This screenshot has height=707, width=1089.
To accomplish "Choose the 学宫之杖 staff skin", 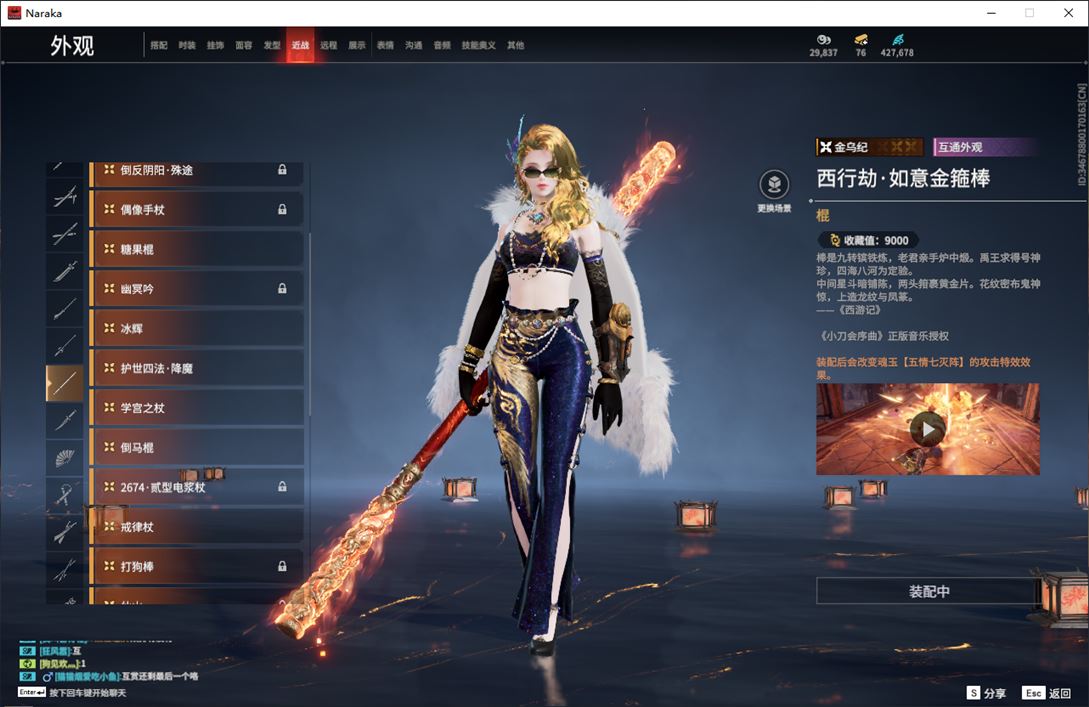I will pyautogui.click(x=196, y=408).
